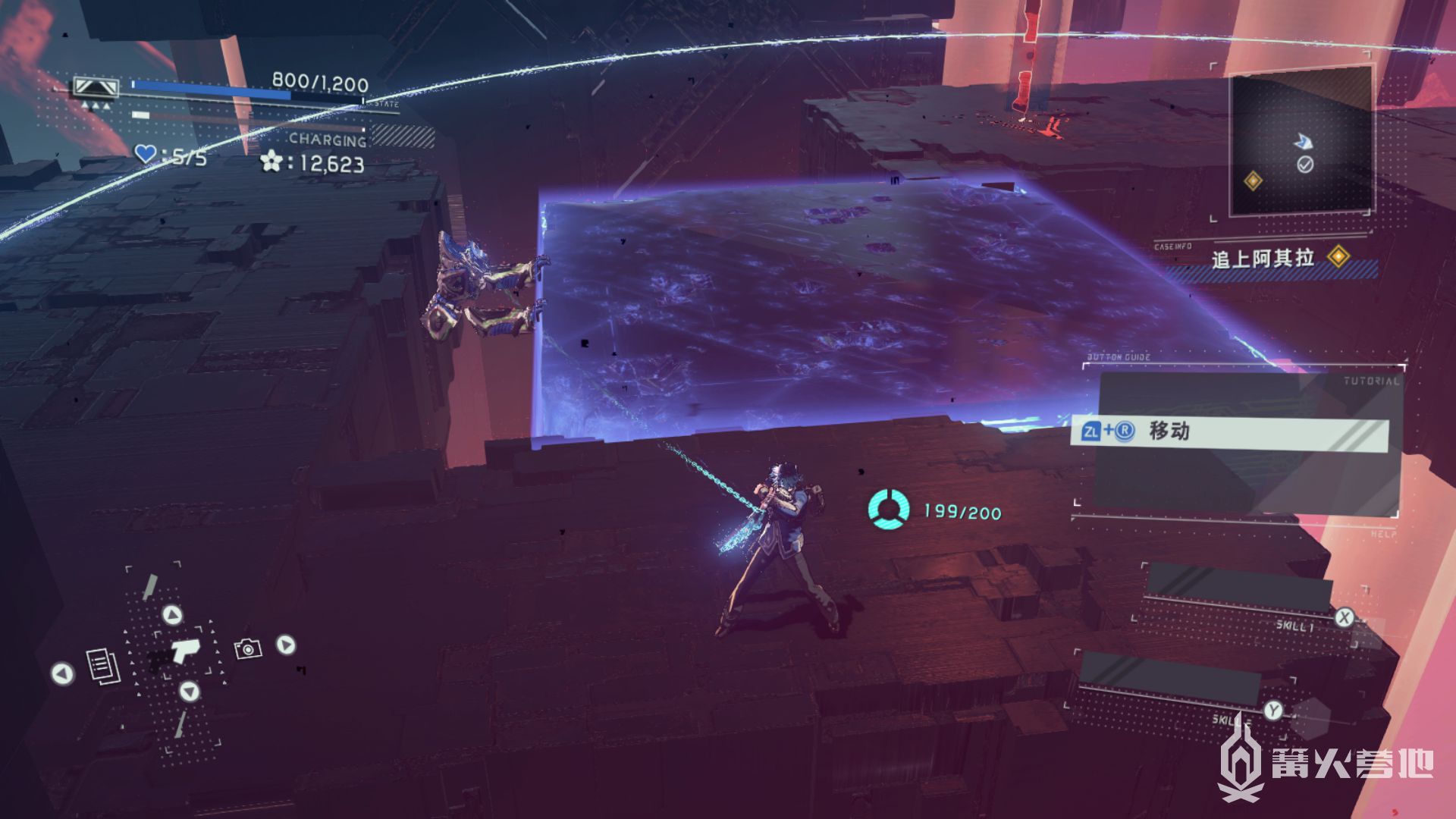This screenshot has width=1456, height=819.
Task: Activate the camera icon
Action: pyautogui.click(x=248, y=649)
